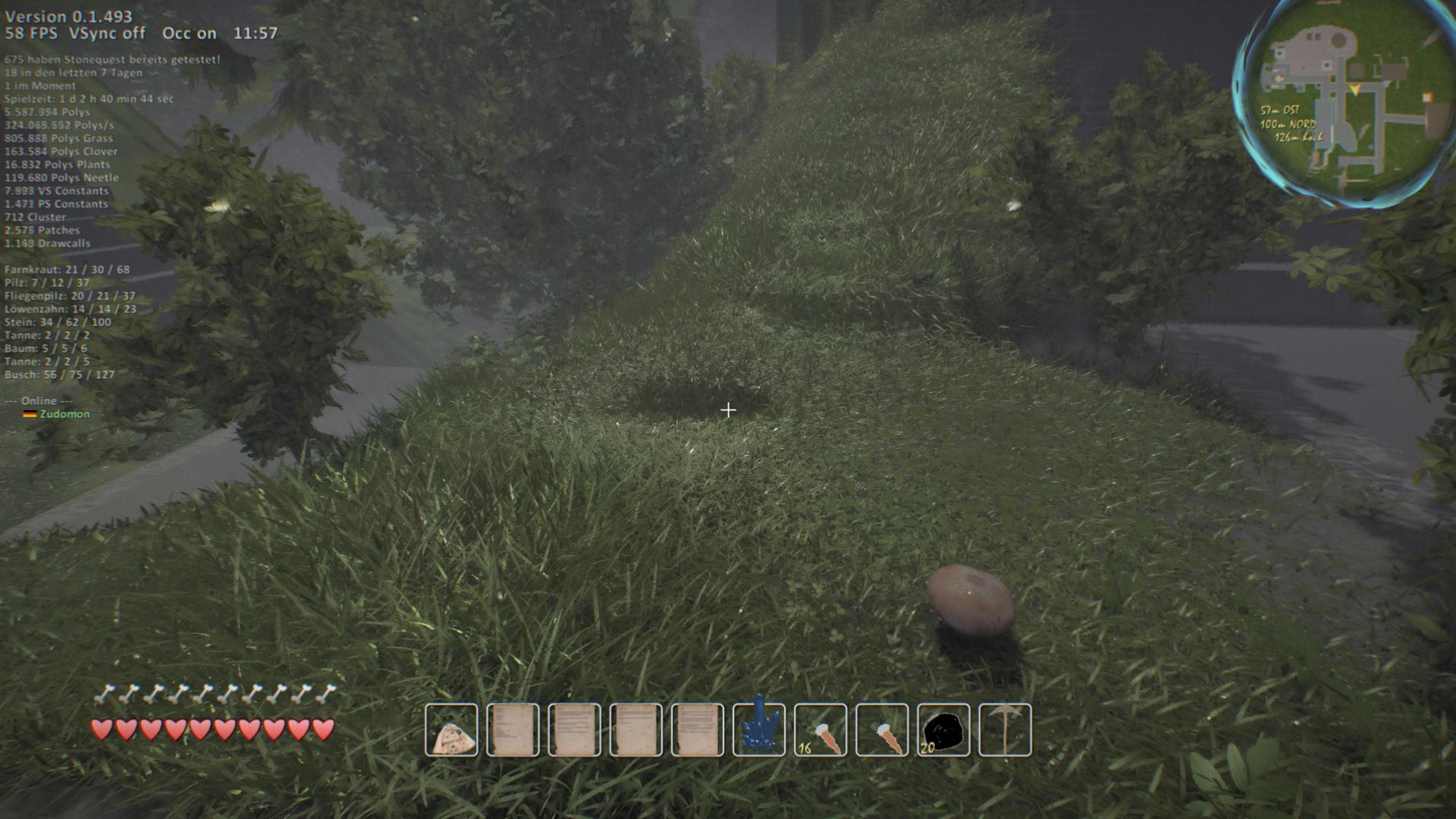Choose the single torch without a count
The height and width of the screenshot is (819, 1456).
[x=882, y=730]
